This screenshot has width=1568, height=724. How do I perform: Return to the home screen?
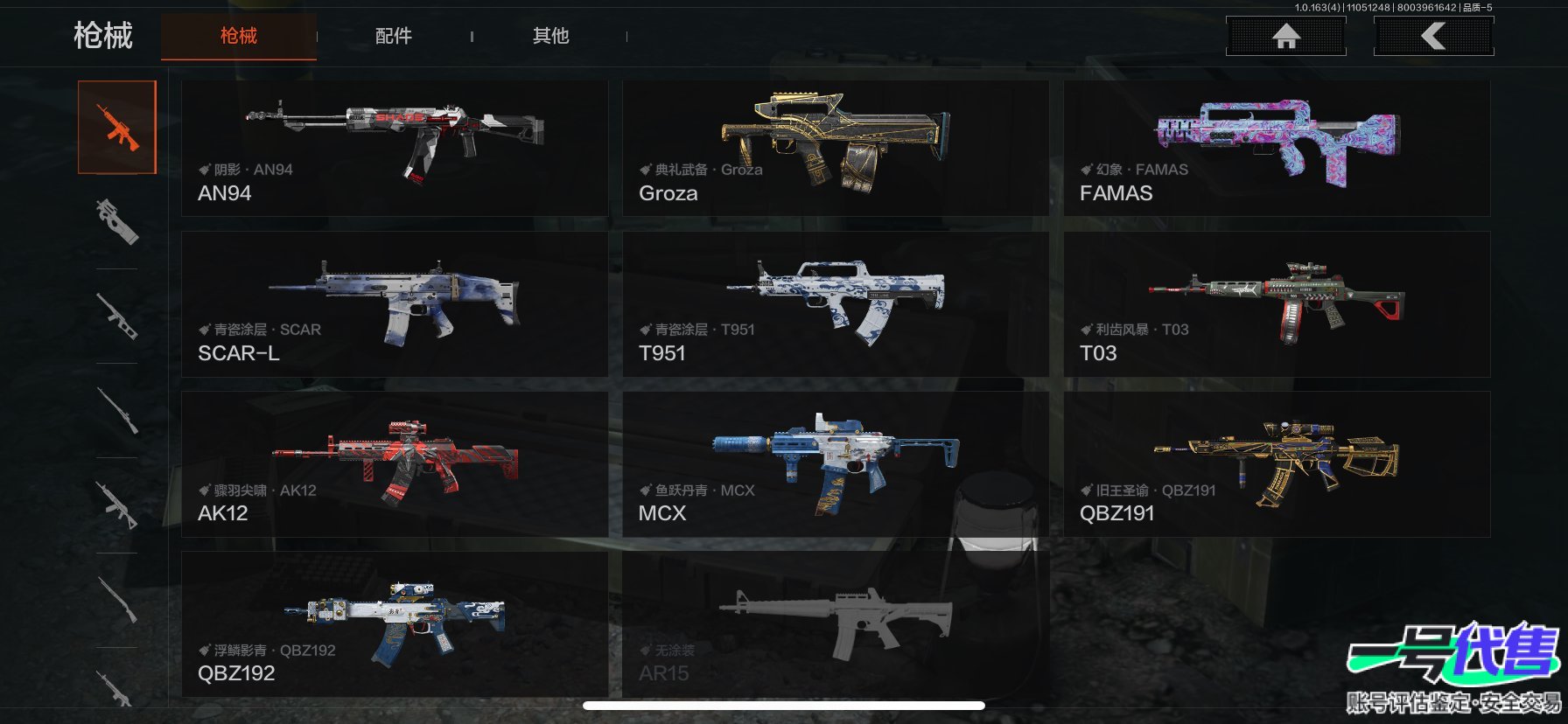point(1285,37)
